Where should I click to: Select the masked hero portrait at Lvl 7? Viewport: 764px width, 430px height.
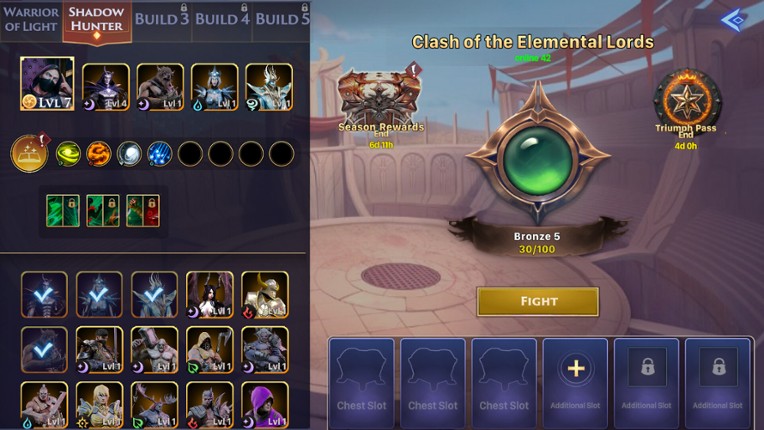[47, 84]
